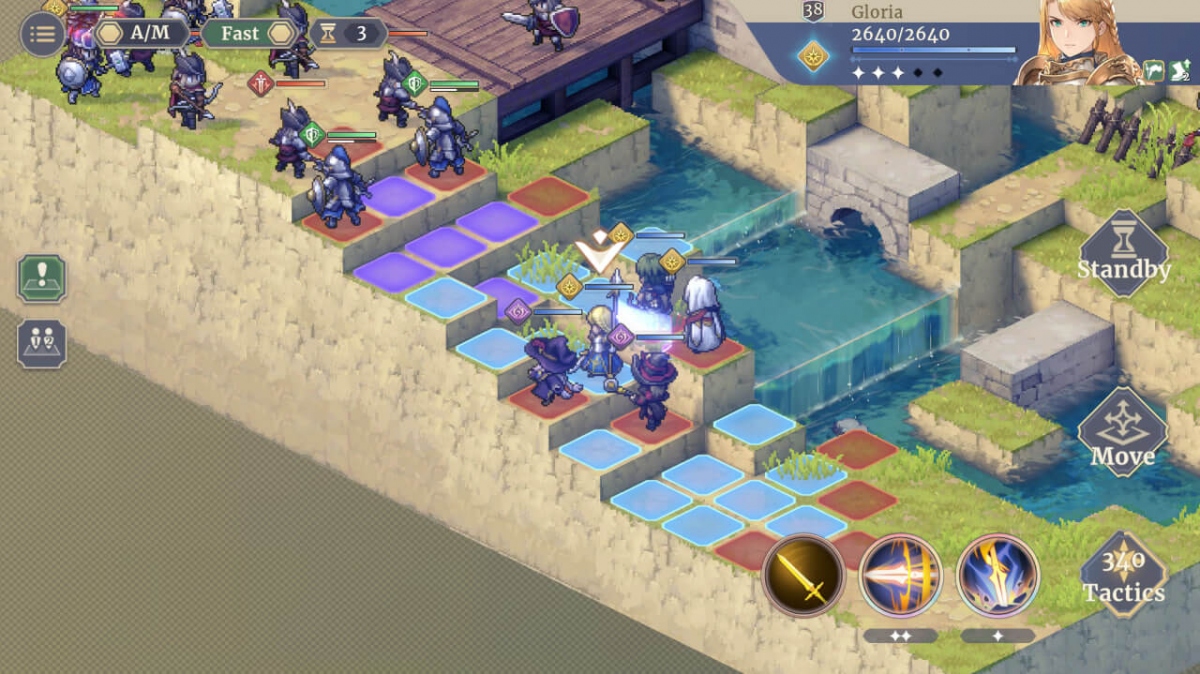
Task: Select the Standby command
Action: 1123,253
